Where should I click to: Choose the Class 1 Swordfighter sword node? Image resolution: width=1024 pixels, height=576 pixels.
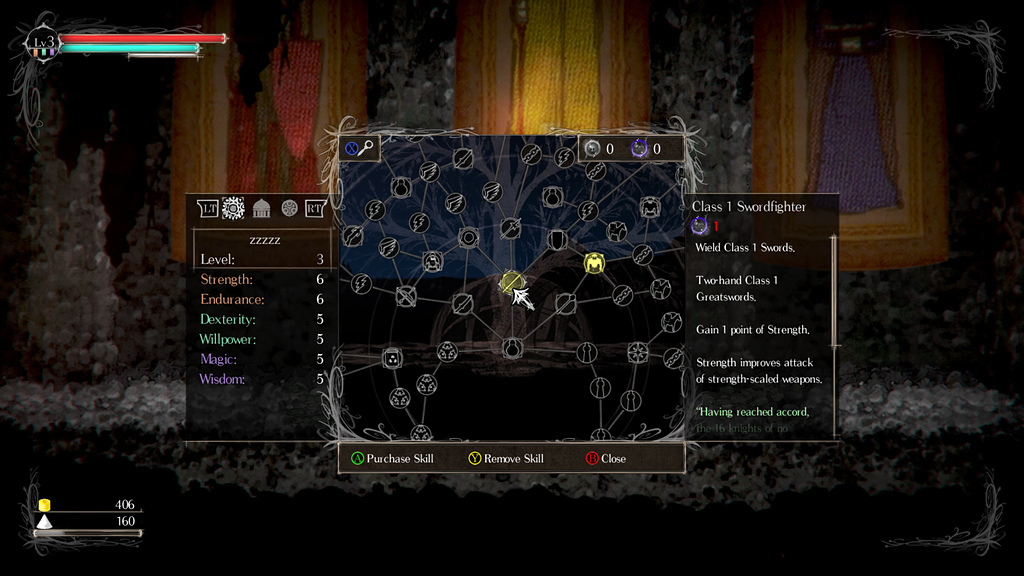coord(512,283)
